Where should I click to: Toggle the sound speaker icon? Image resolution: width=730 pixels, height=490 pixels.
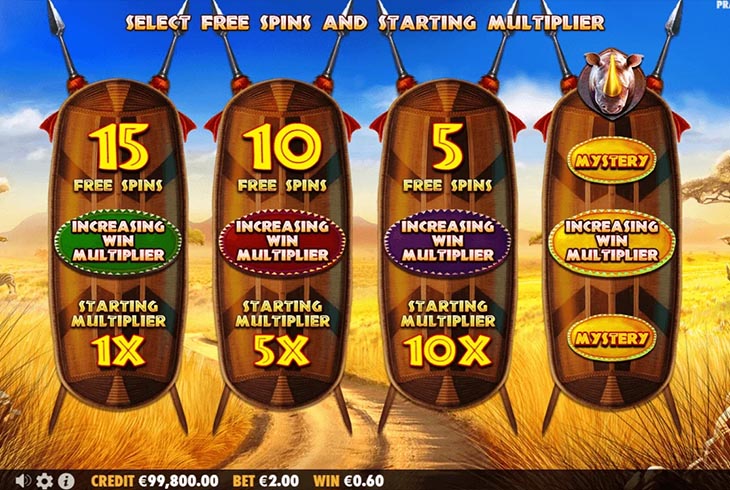point(23,480)
